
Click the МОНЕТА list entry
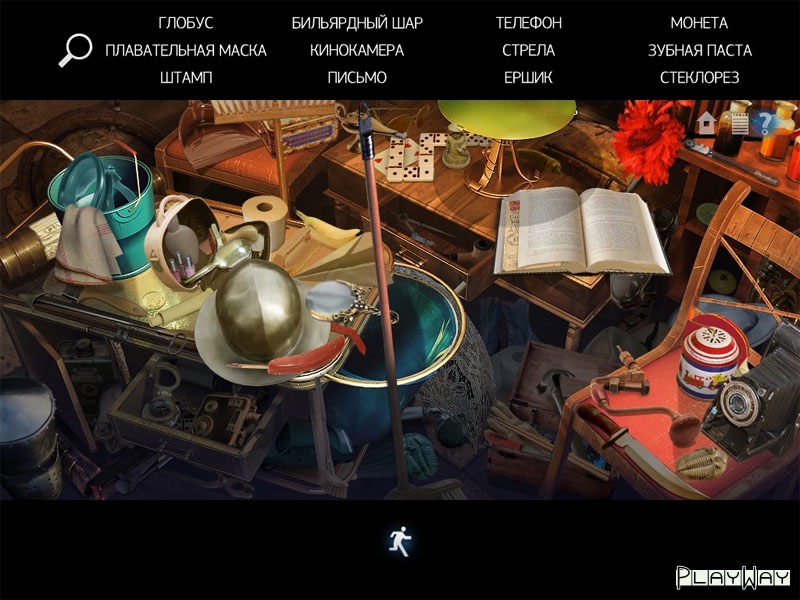699,23
